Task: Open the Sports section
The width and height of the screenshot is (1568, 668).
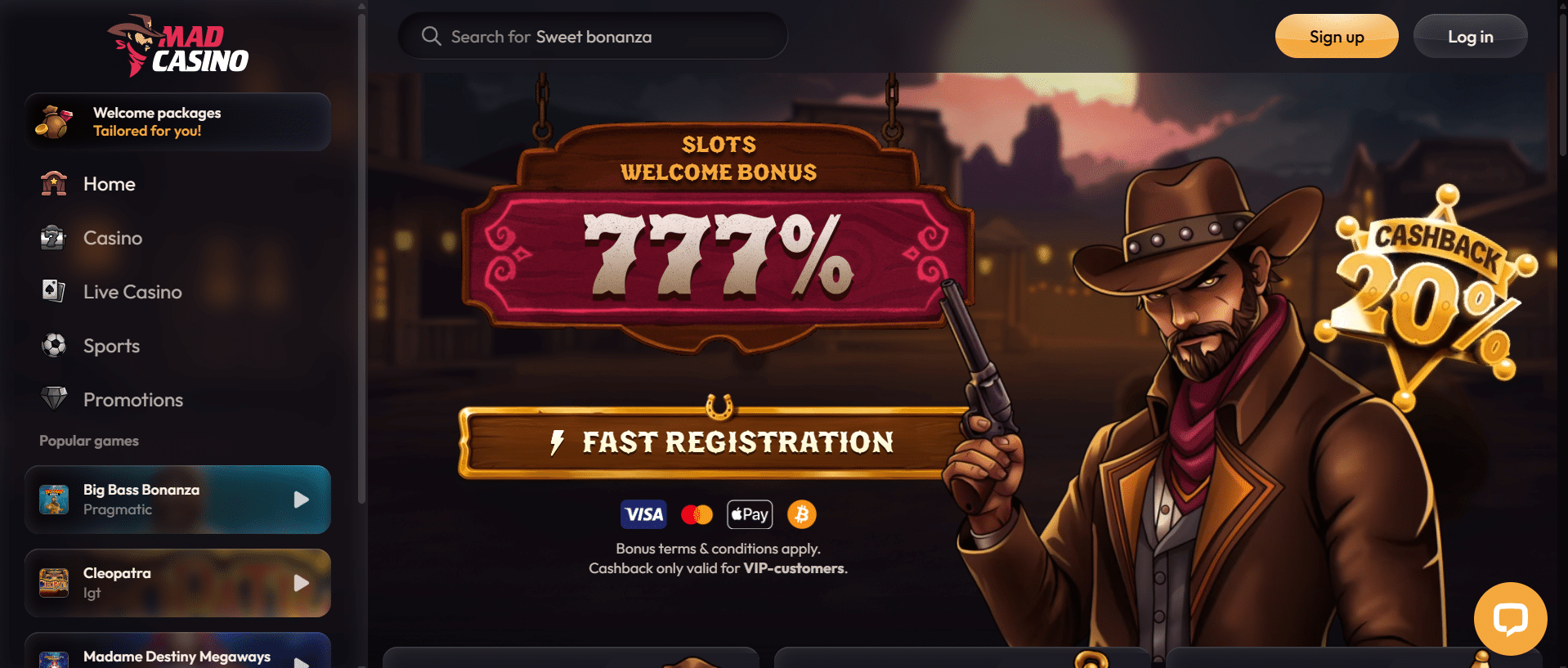Action: point(111,346)
